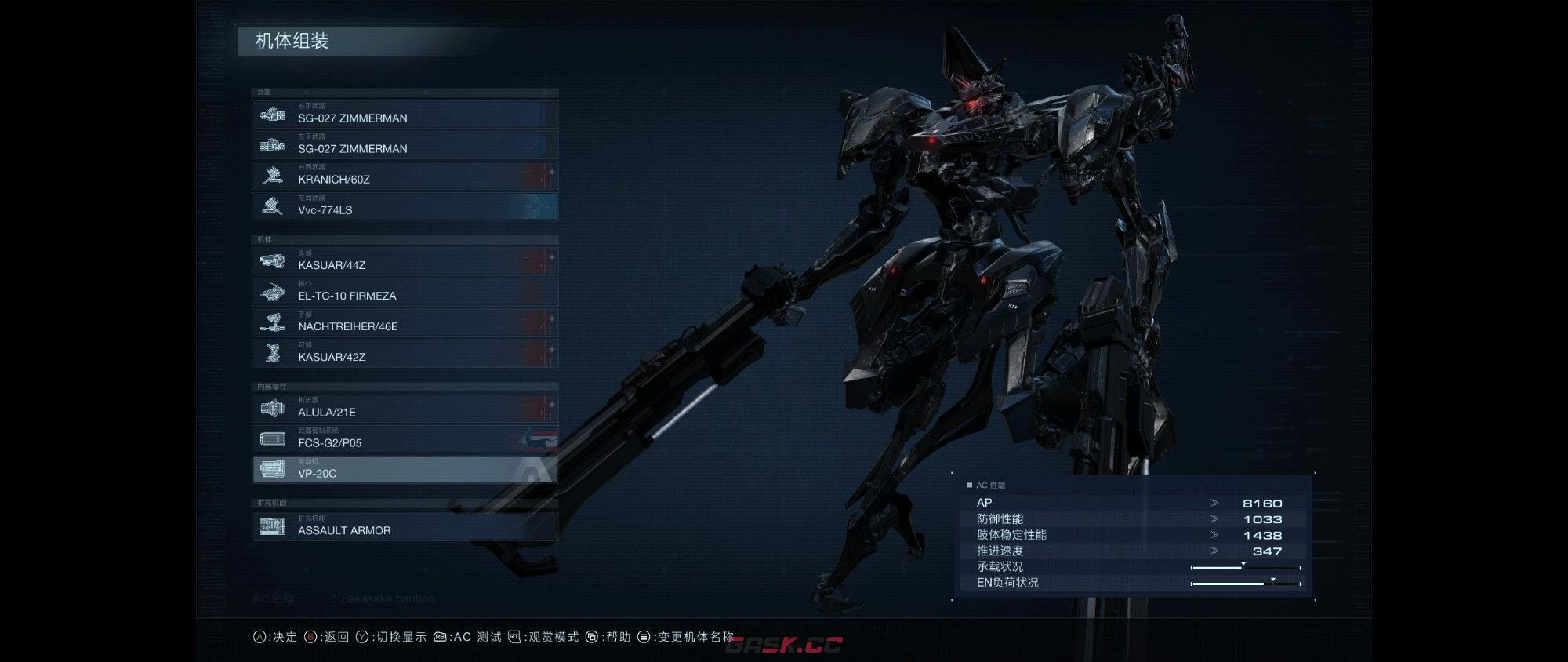The width and height of the screenshot is (1568, 662).
Task: Open the EL-TC-10 FIRMEZA core slot
Action: click(x=405, y=292)
